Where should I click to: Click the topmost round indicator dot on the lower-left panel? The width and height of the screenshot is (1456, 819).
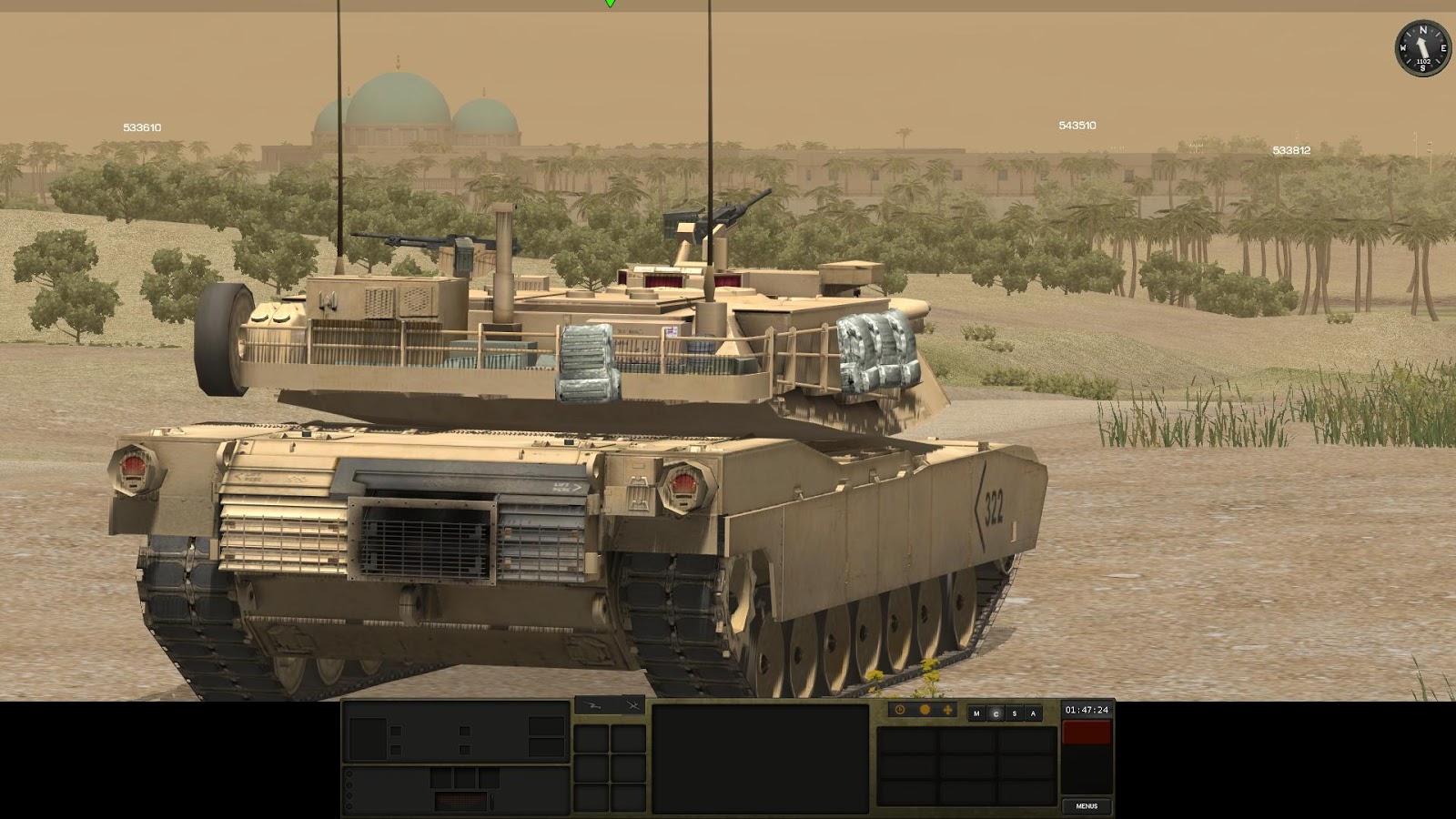click(x=349, y=774)
